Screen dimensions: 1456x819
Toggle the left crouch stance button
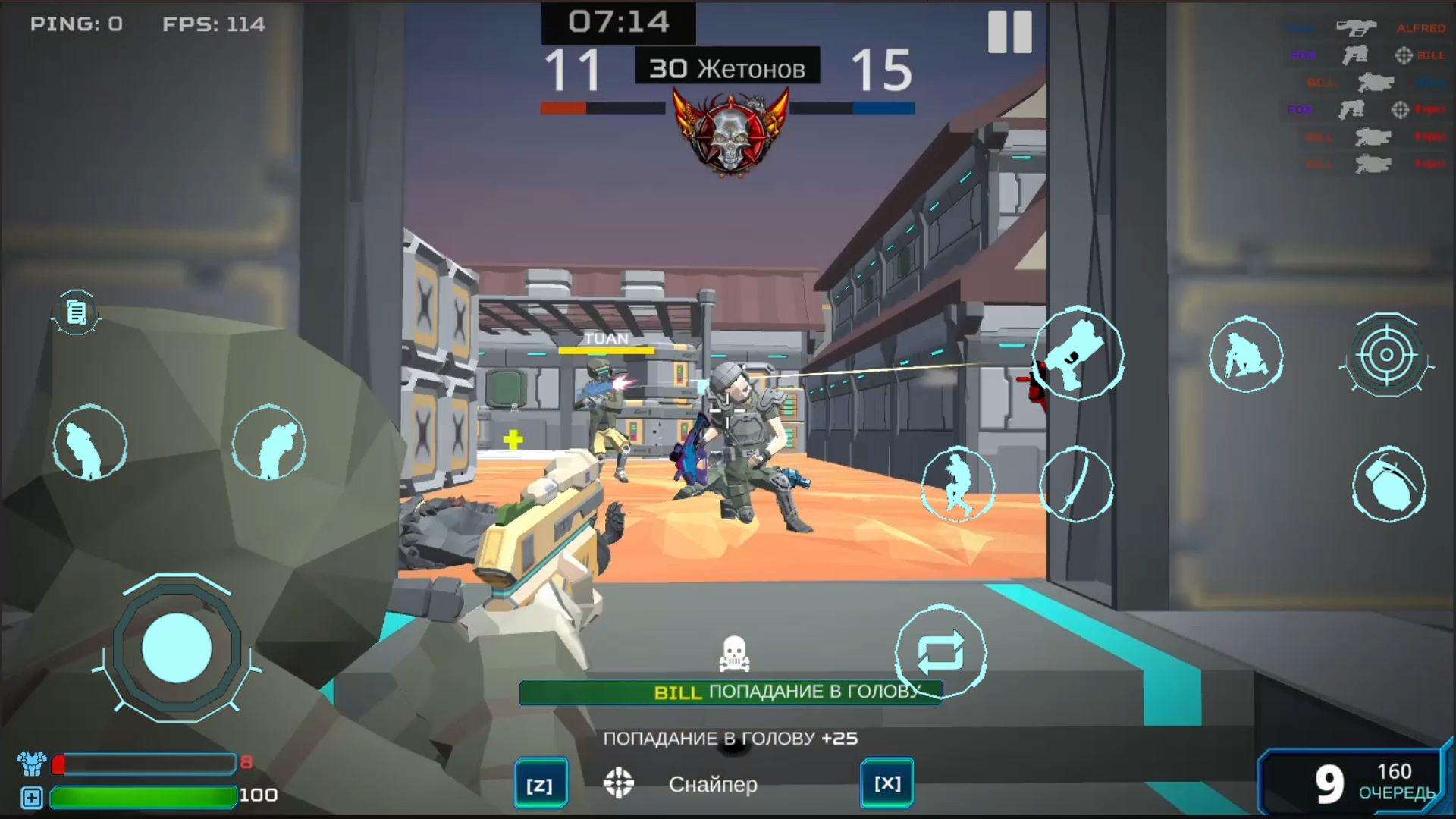click(90, 444)
